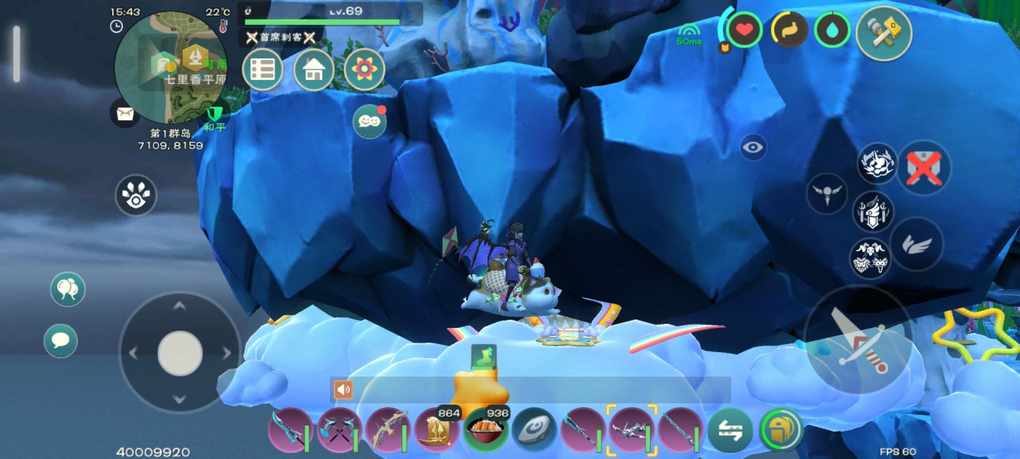Open the balloon emote button

tap(68, 290)
